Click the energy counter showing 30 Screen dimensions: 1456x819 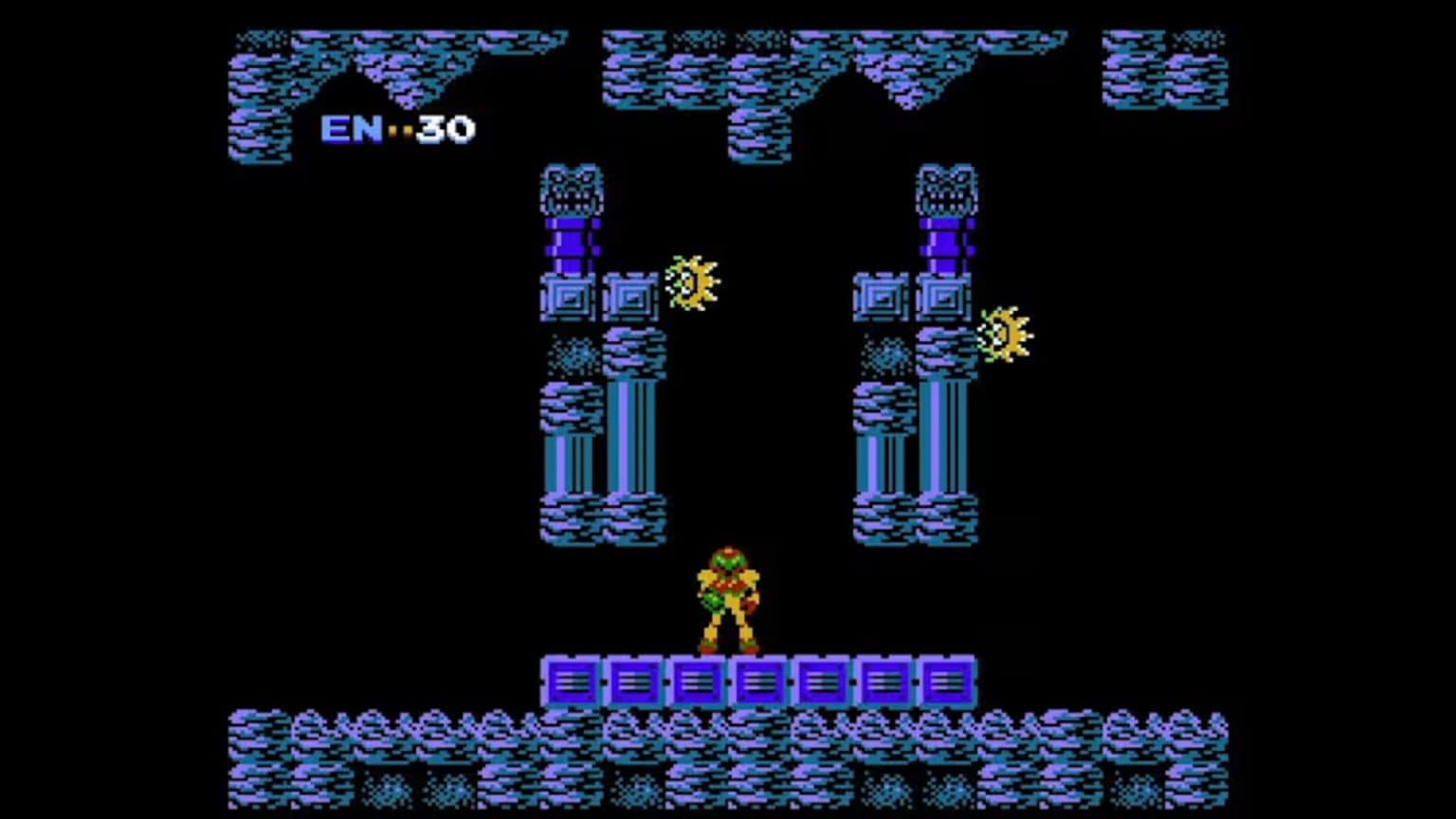(446, 130)
